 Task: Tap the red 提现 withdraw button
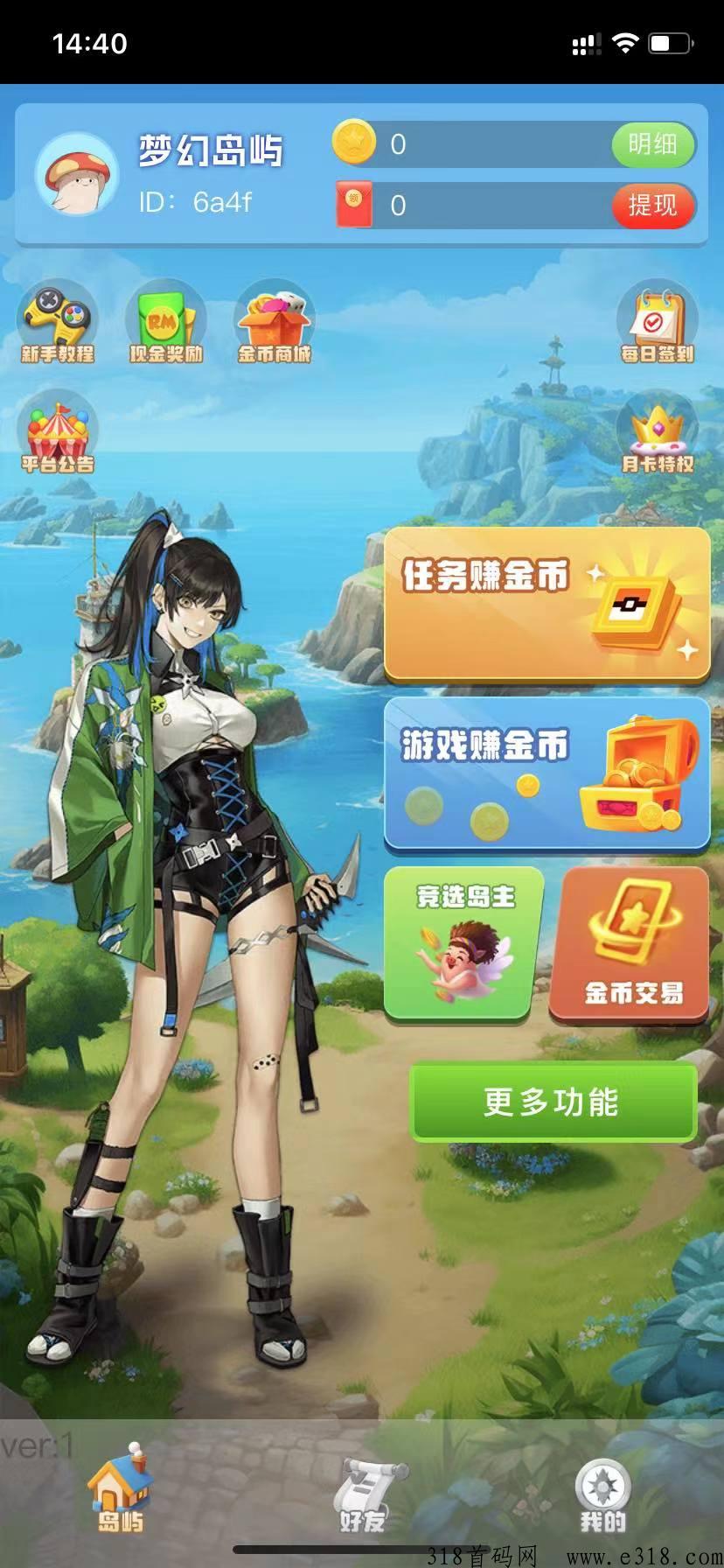pyautogui.click(x=652, y=206)
